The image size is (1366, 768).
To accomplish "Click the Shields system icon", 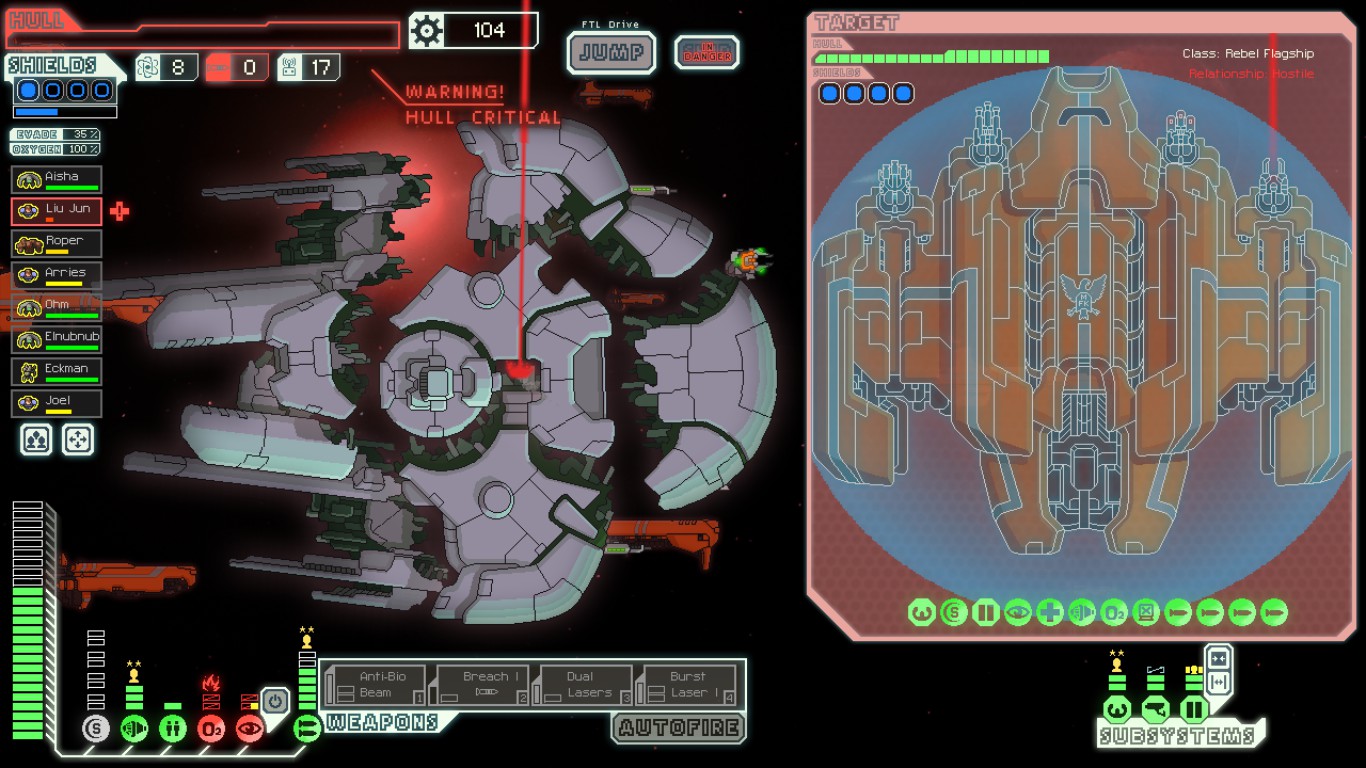I will pyautogui.click(x=96, y=729).
